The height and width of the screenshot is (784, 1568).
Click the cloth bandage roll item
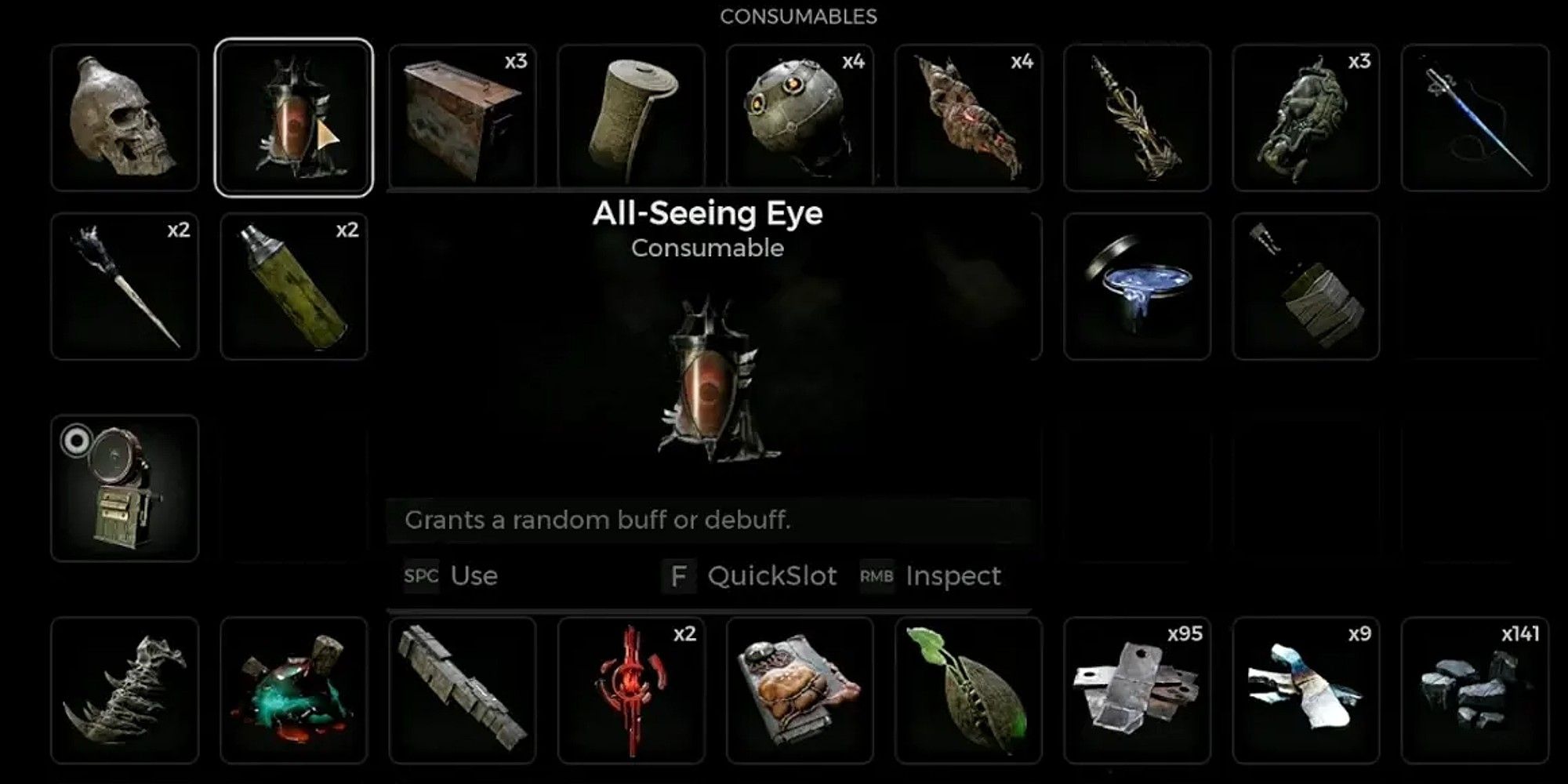pyautogui.click(x=632, y=118)
